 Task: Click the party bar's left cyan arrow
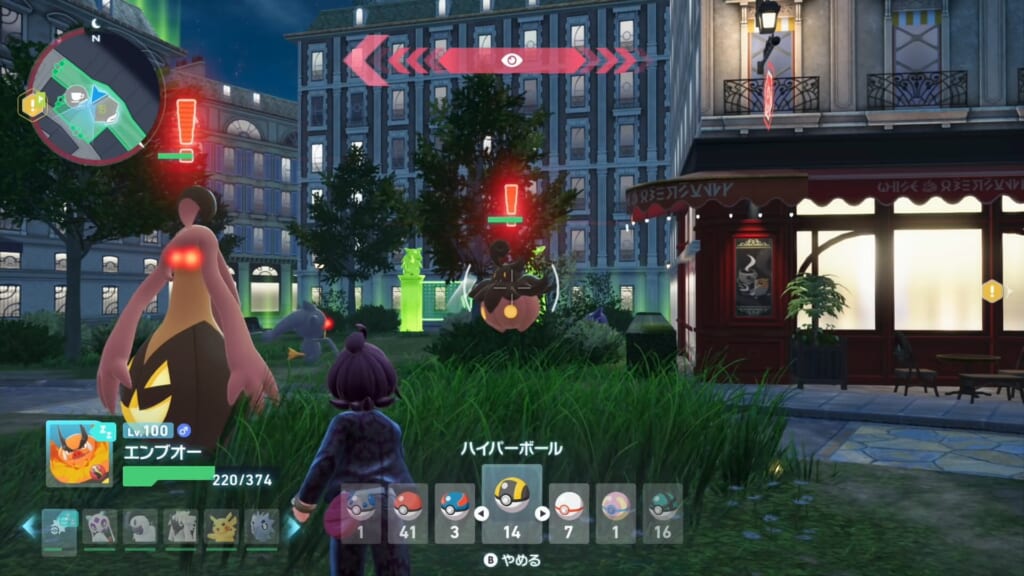[x=30, y=526]
